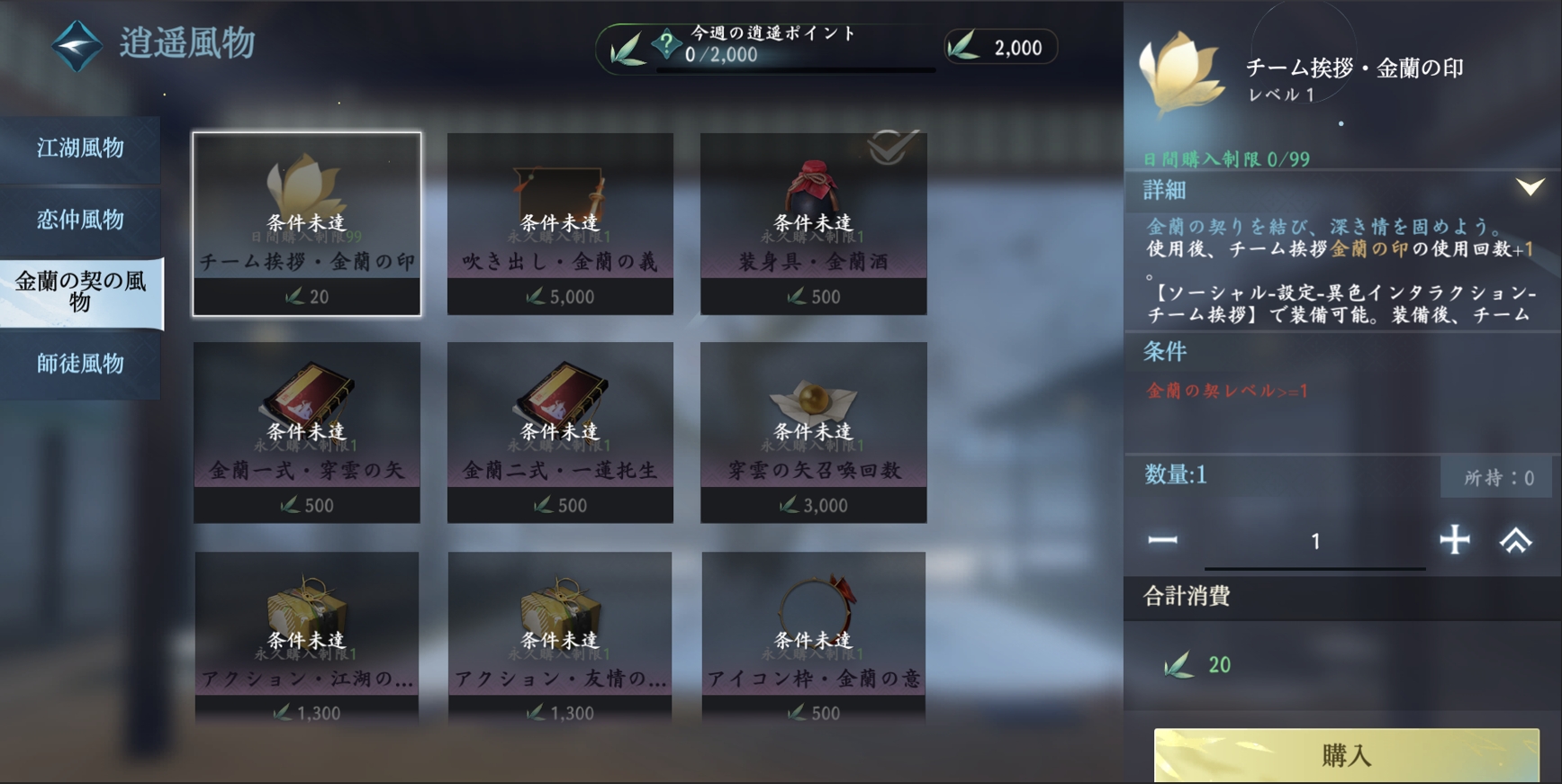
Task: Increase purchase quantity with plus
Action: click(x=1454, y=540)
